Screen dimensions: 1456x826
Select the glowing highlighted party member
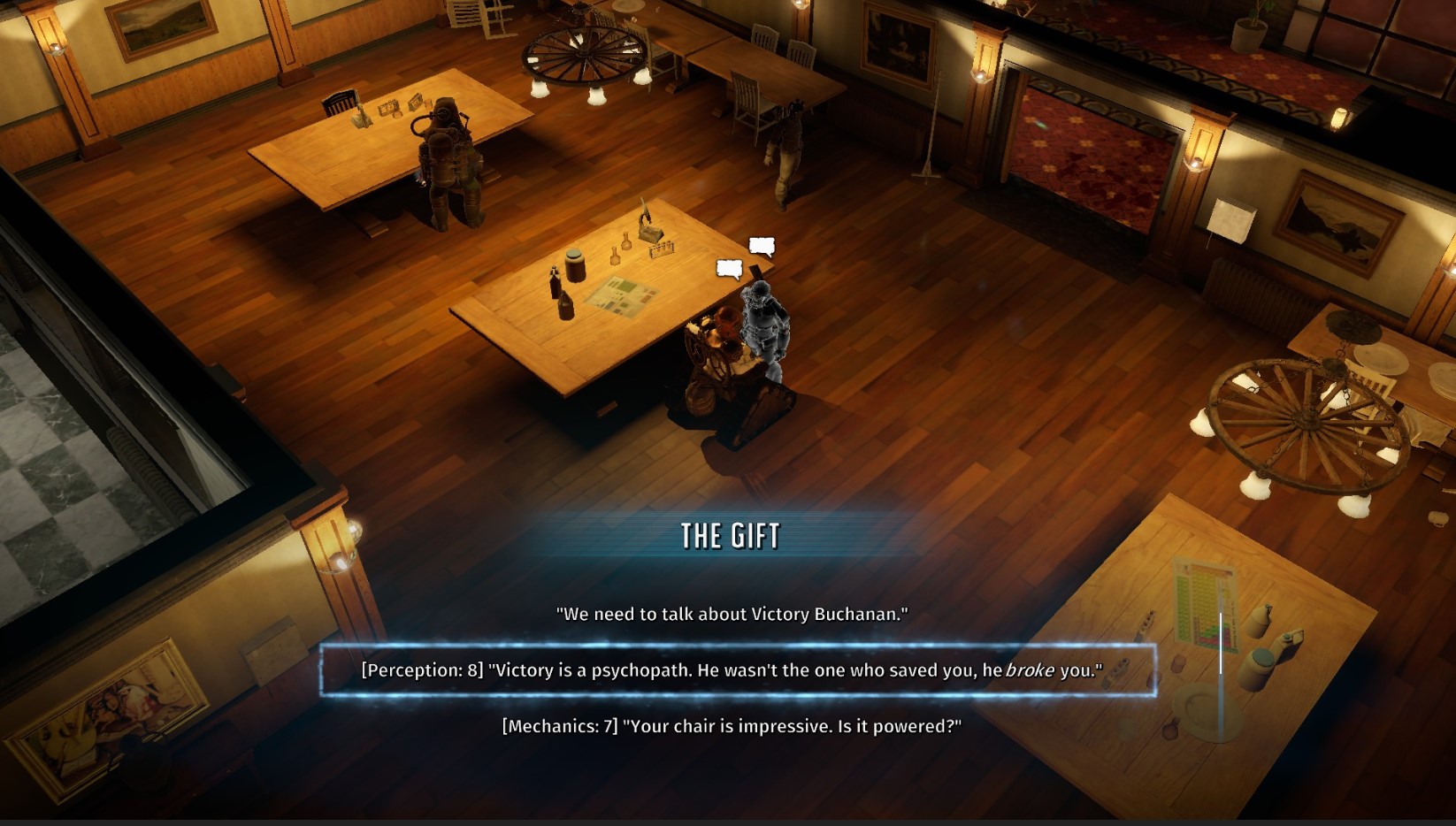pos(766,327)
